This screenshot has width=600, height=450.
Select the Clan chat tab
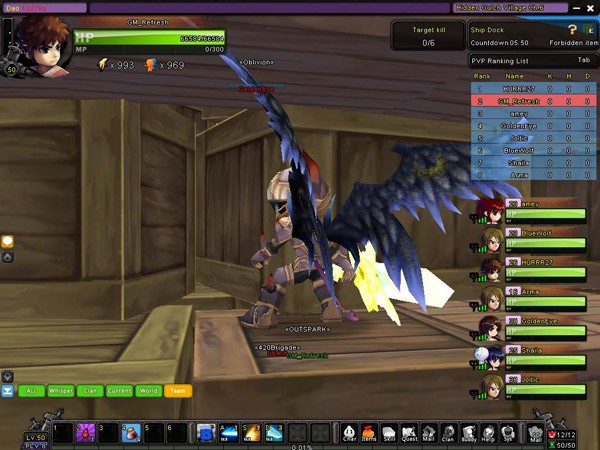(90, 391)
